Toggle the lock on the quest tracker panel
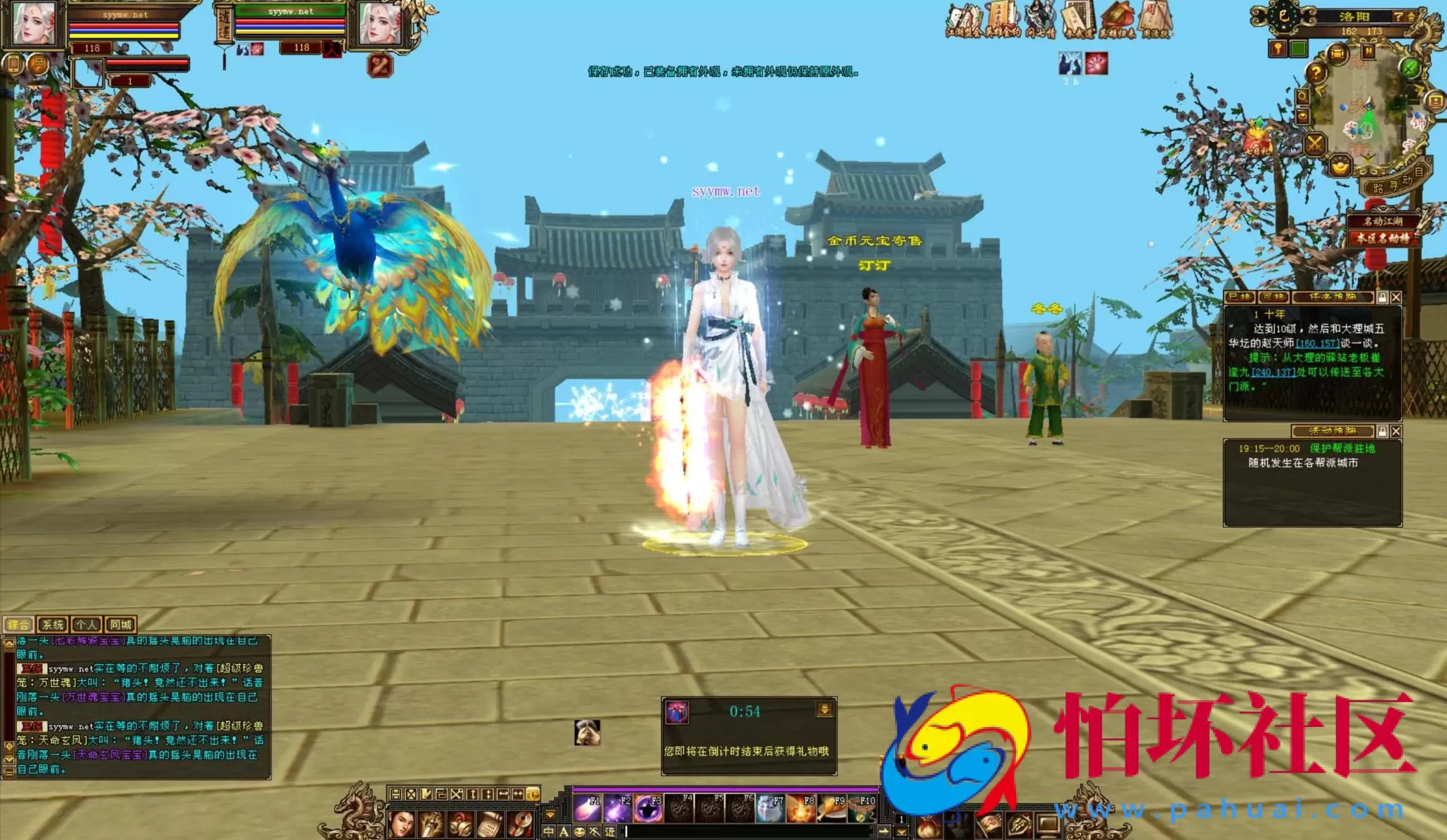The image size is (1447, 840). click(1382, 297)
